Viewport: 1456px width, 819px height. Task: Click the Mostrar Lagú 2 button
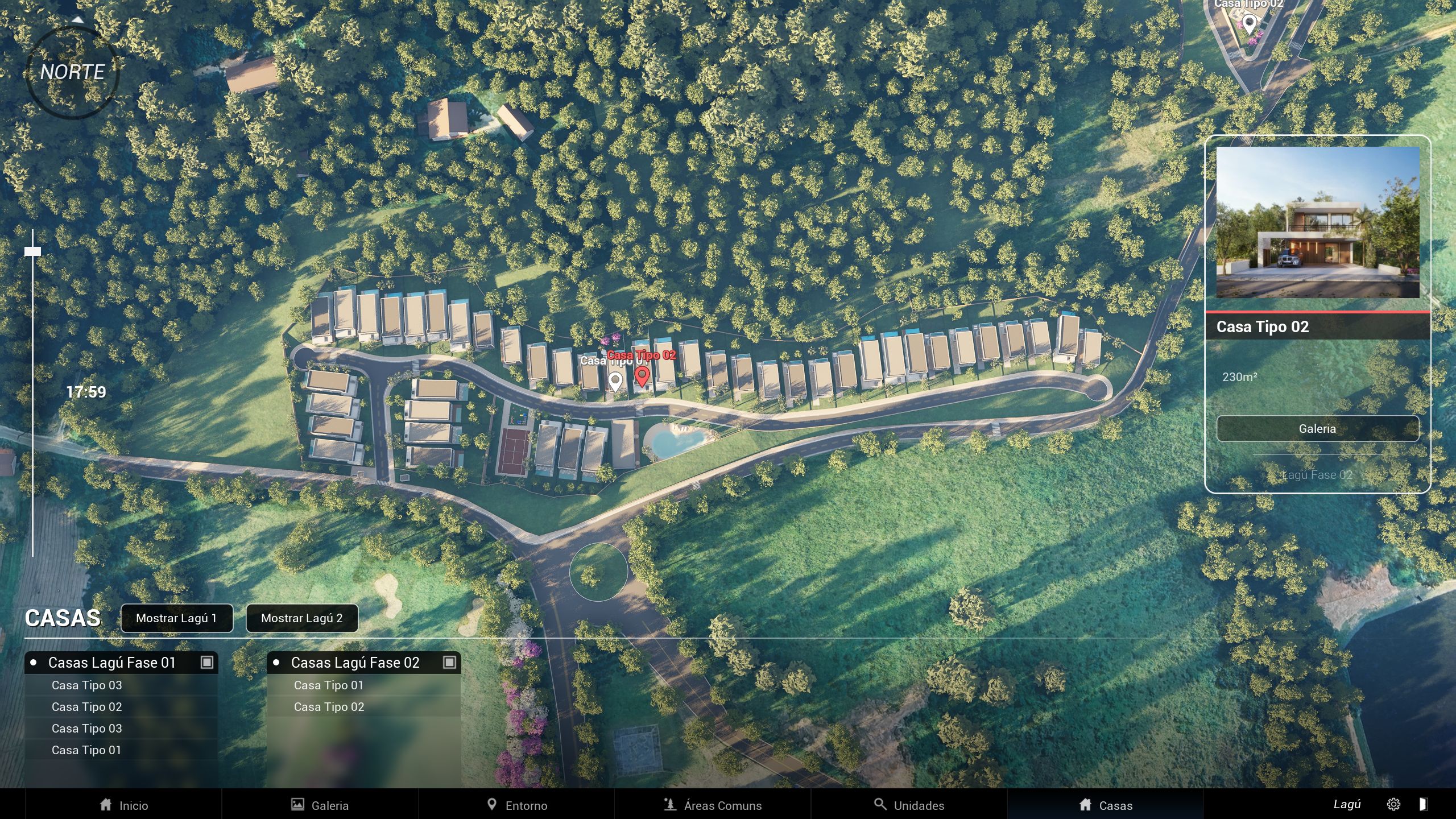point(301,618)
